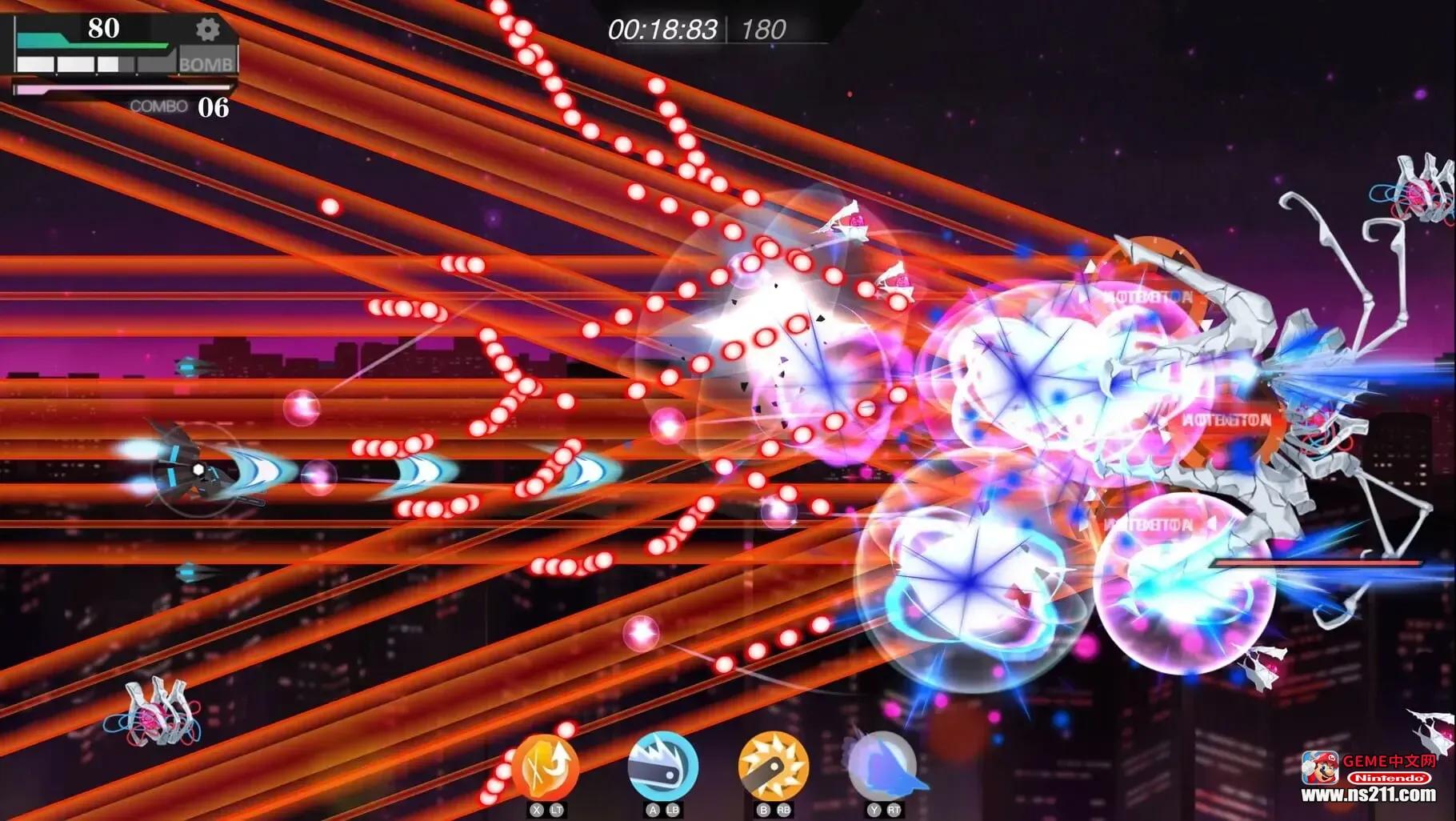Use the grey-blue wing skill

[883, 766]
